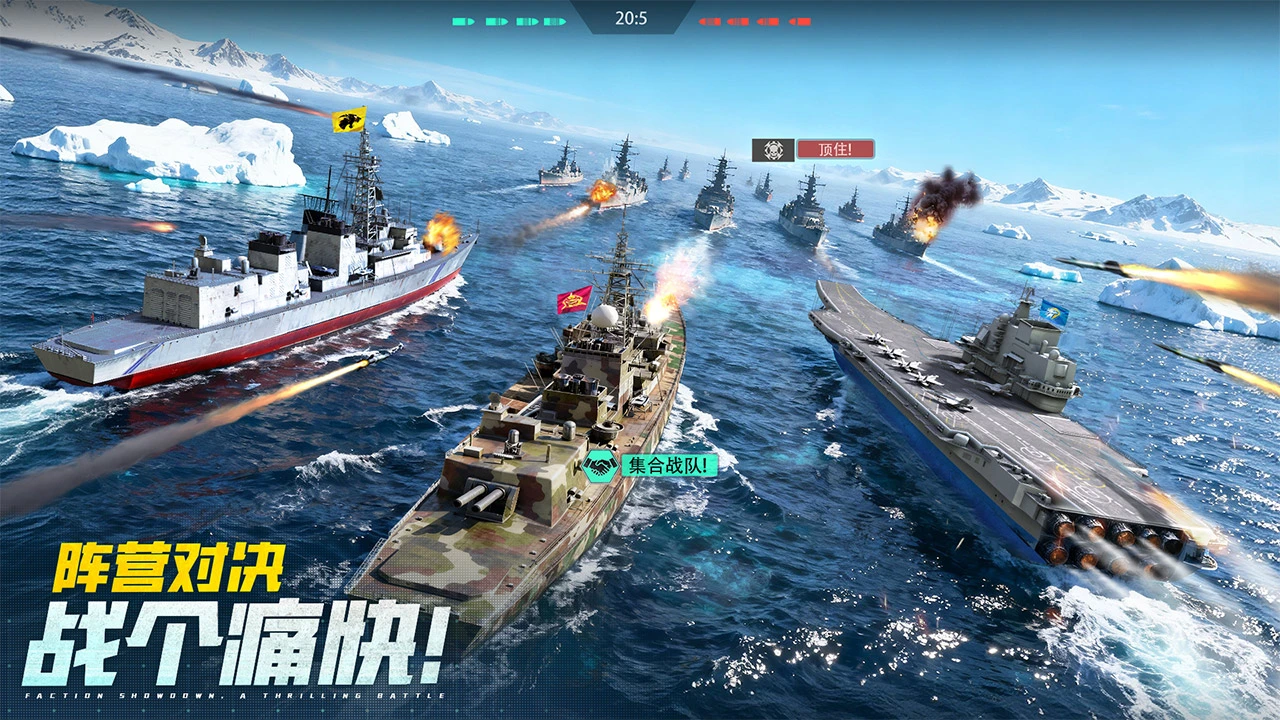1280x720 pixels.
Task: Click the ship wheel icon beside 顶住!
Action: click(x=773, y=150)
